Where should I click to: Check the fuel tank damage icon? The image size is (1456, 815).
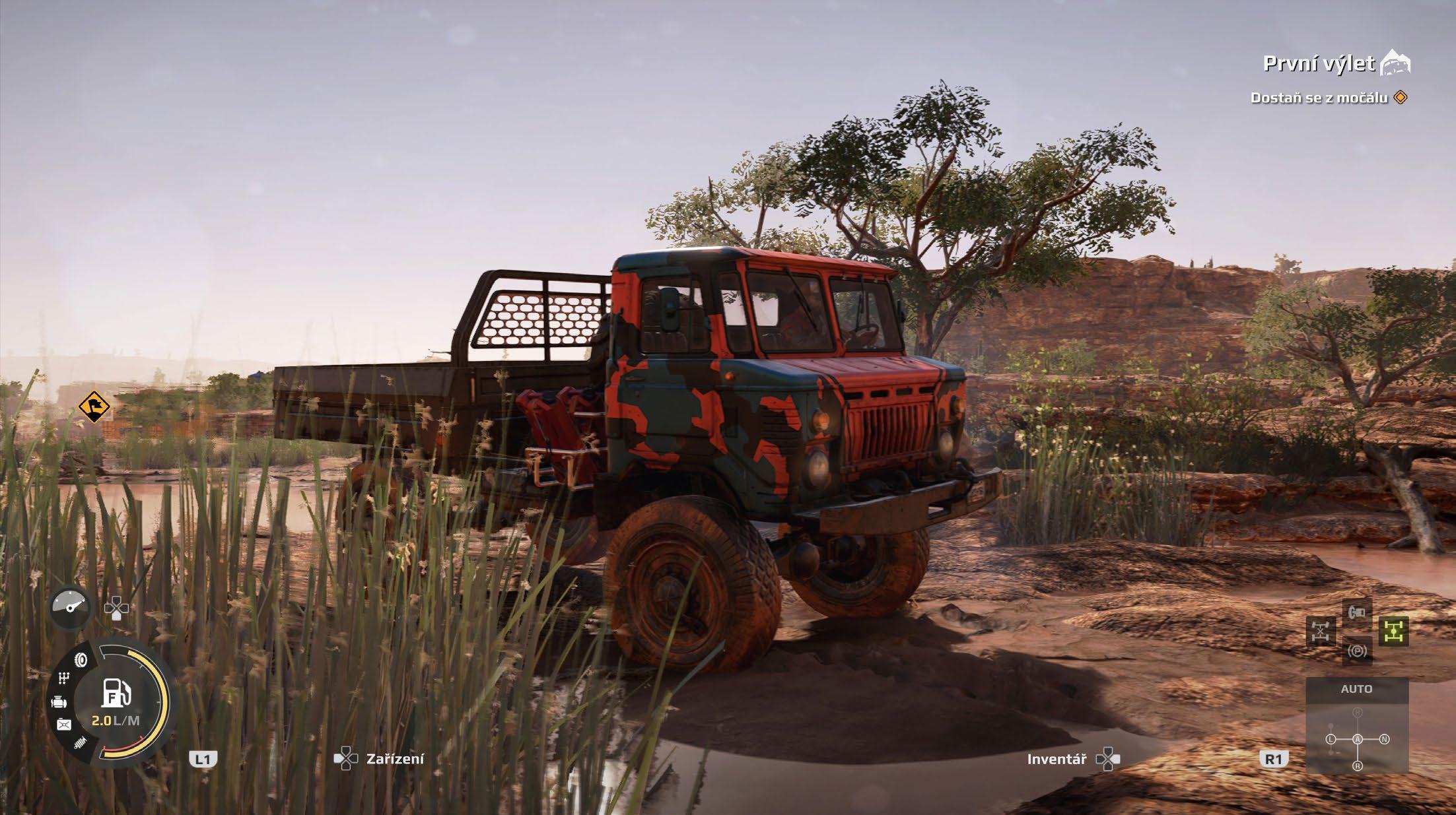point(64,725)
